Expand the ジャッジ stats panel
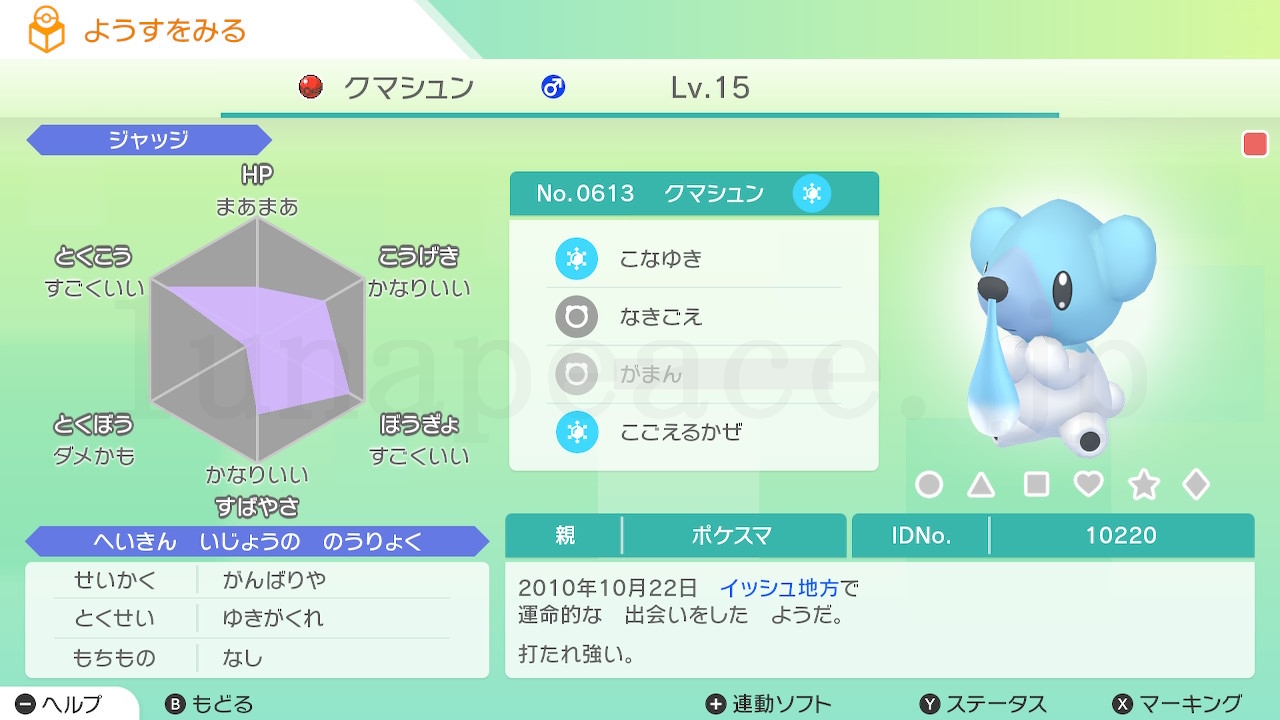The height and width of the screenshot is (720, 1280). pos(148,140)
